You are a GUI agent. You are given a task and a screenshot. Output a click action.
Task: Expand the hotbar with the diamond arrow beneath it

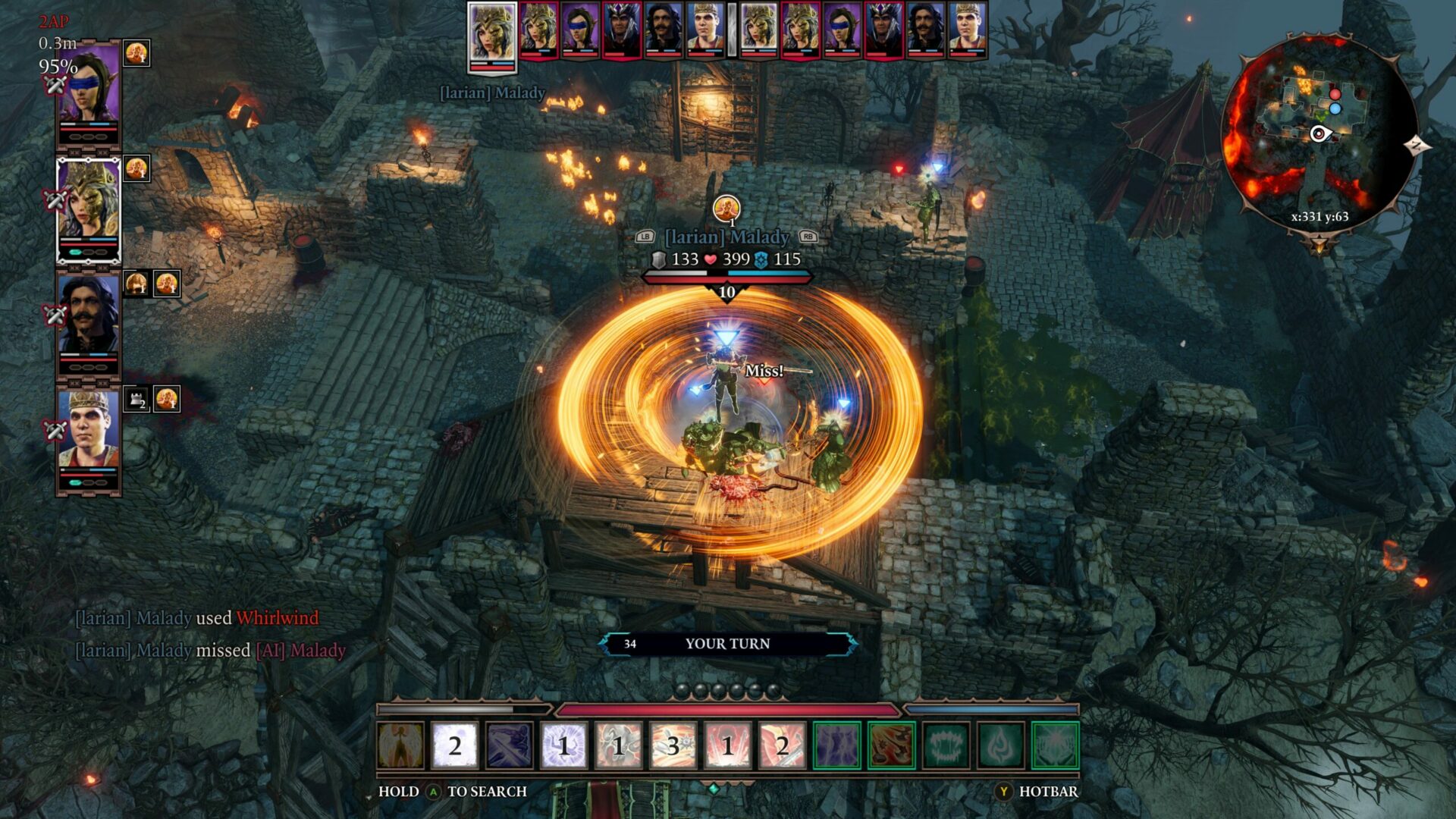click(x=713, y=786)
